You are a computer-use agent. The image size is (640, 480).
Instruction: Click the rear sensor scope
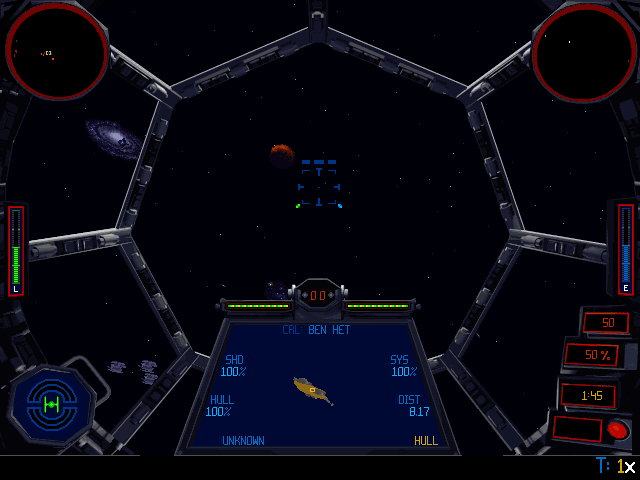point(584,50)
